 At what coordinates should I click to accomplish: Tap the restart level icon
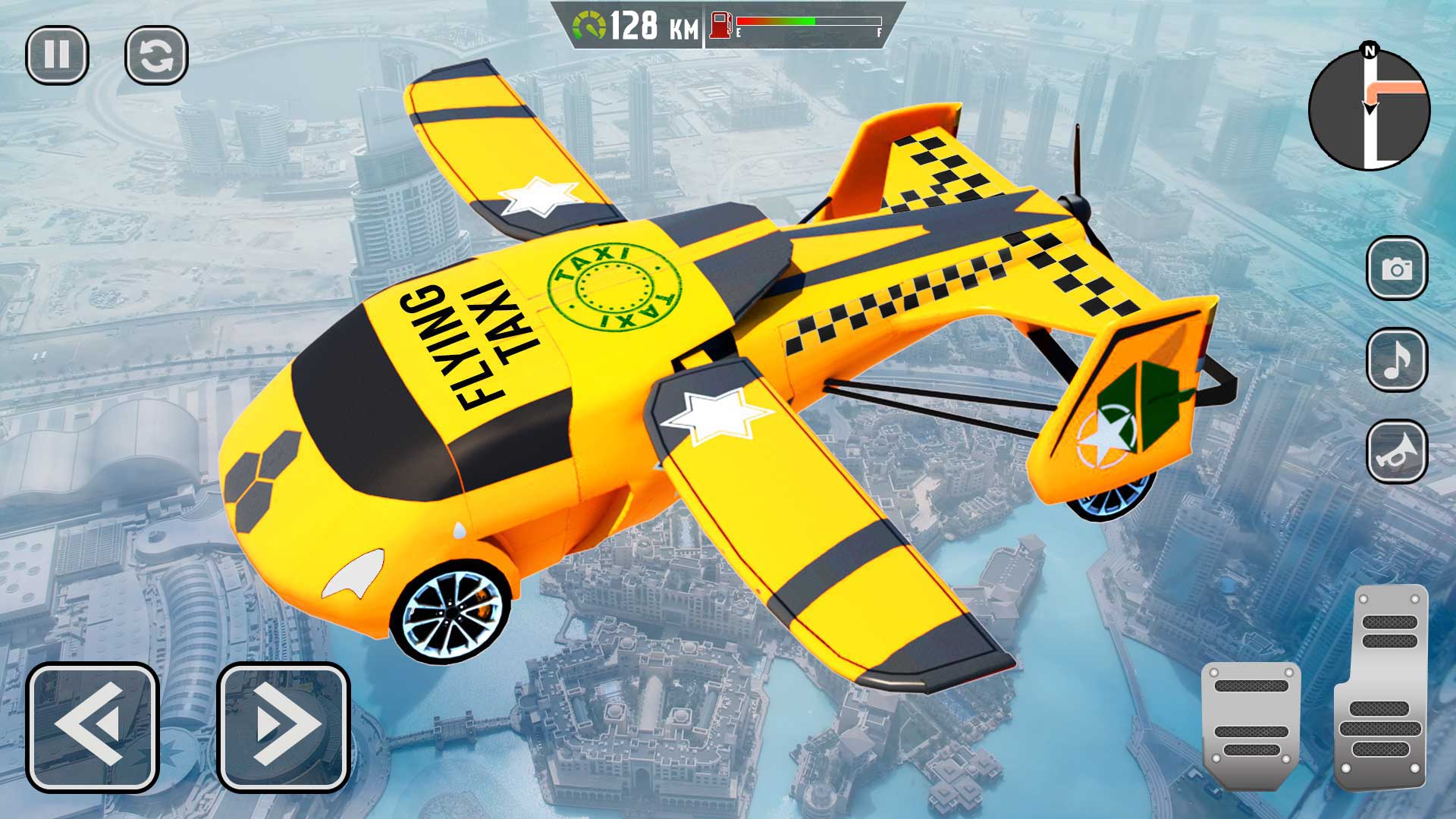(x=155, y=53)
